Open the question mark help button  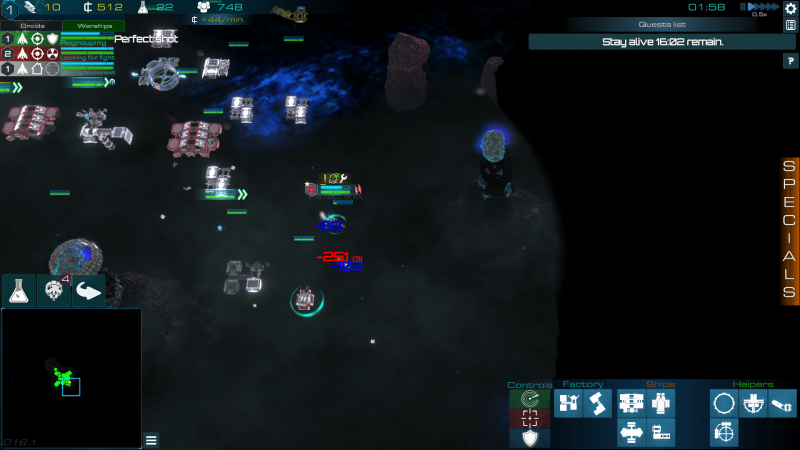pyautogui.click(x=789, y=61)
